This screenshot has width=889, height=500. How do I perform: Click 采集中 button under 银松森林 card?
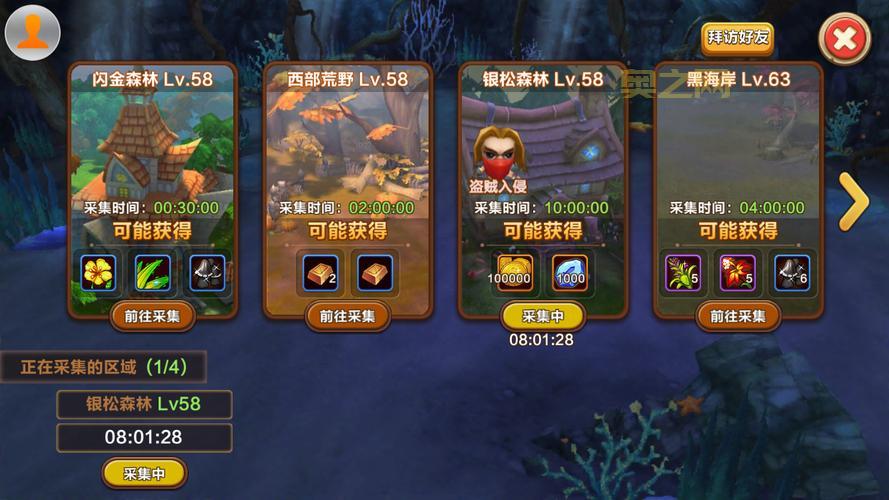point(542,316)
